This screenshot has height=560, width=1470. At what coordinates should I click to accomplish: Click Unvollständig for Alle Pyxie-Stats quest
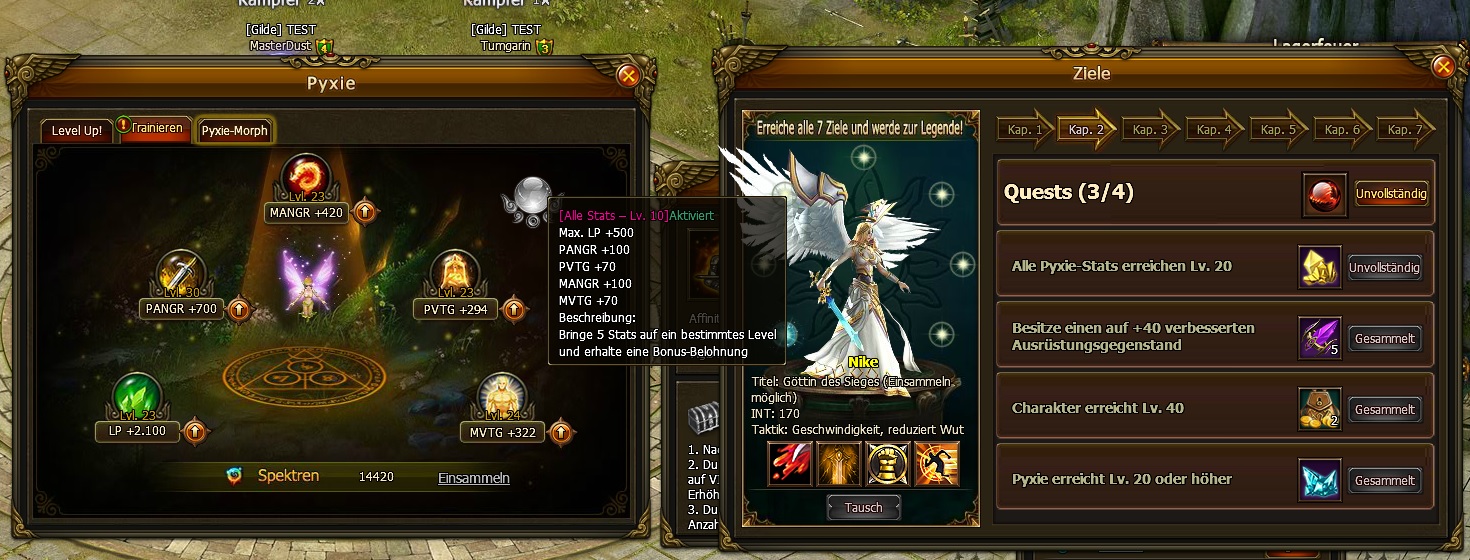pyautogui.click(x=1384, y=267)
